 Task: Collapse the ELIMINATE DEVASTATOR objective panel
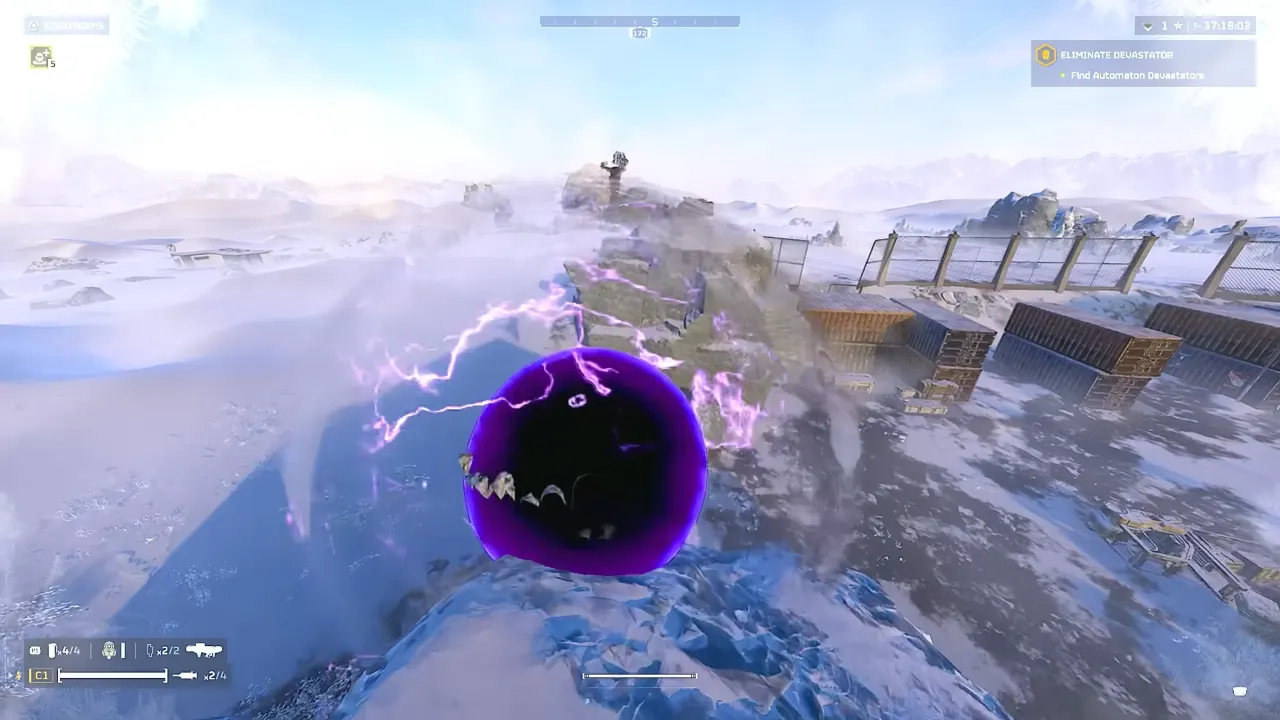point(1117,55)
